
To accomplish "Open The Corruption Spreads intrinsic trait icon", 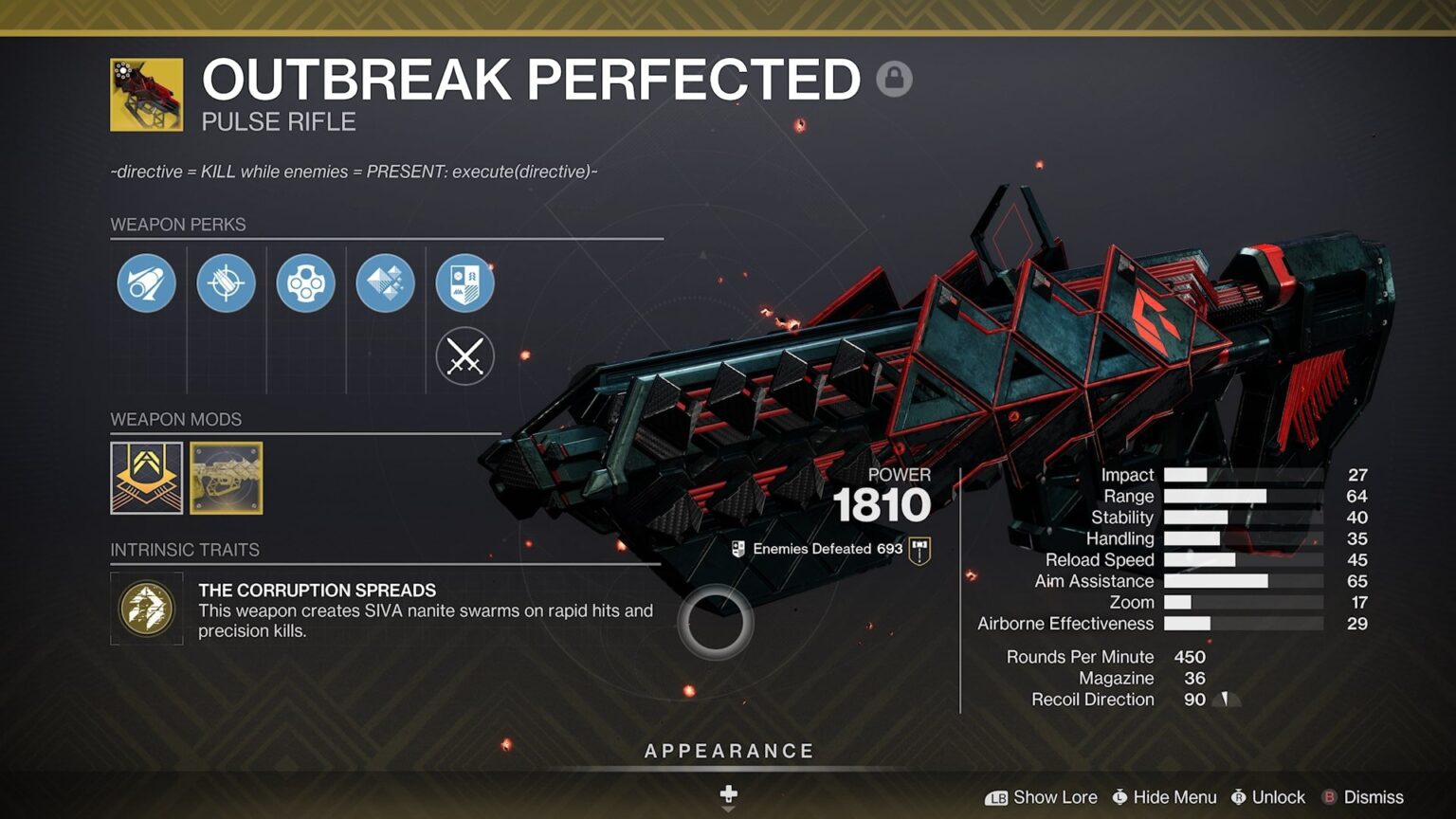I will point(146,606).
